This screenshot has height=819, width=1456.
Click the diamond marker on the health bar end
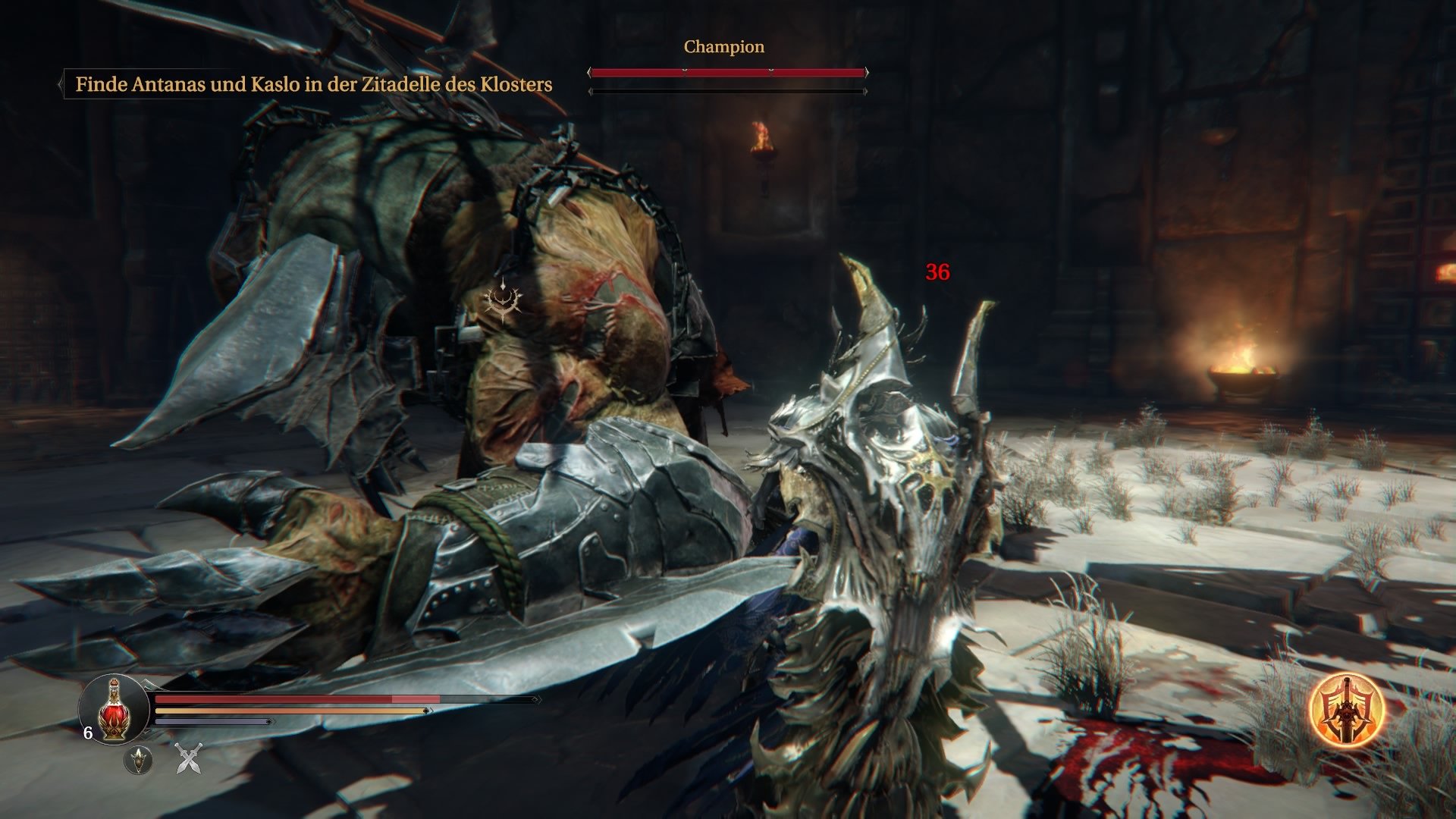tap(535, 700)
